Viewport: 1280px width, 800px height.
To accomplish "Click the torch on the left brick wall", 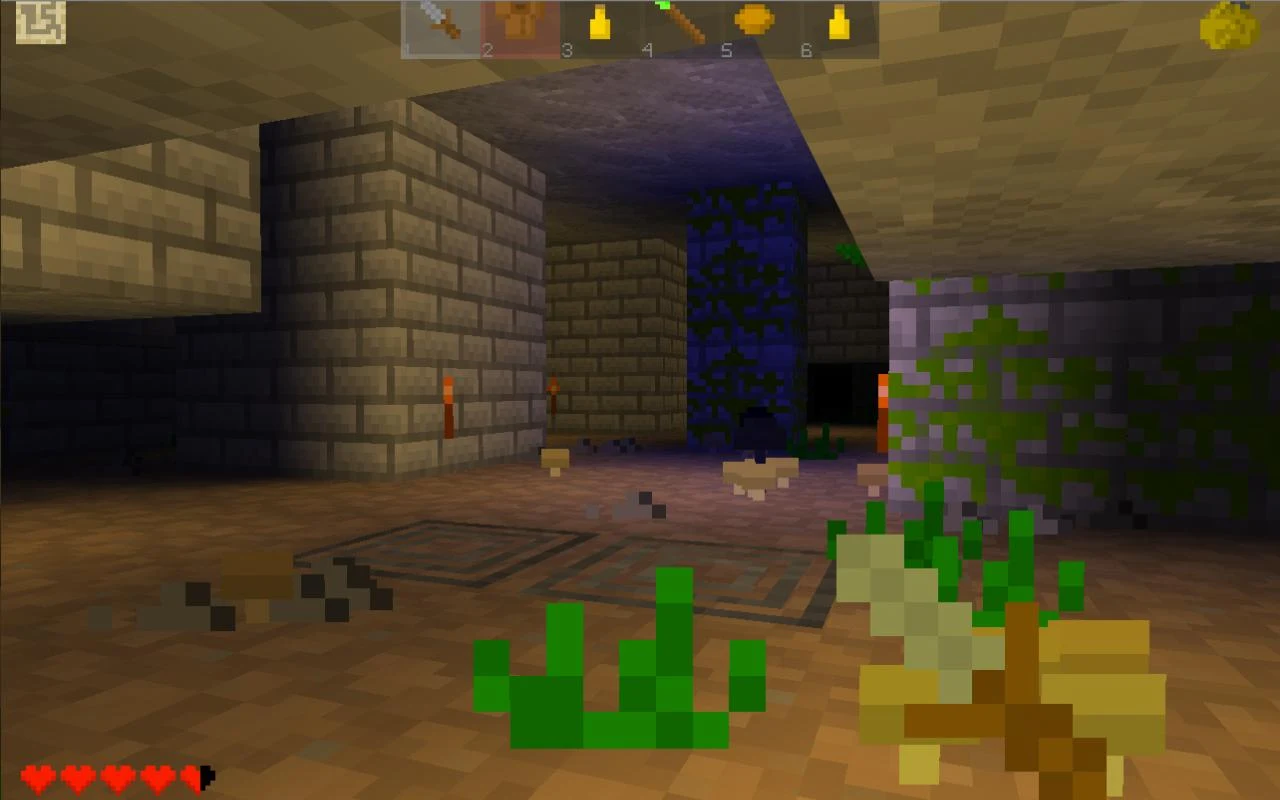I will (x=448, y=404).
